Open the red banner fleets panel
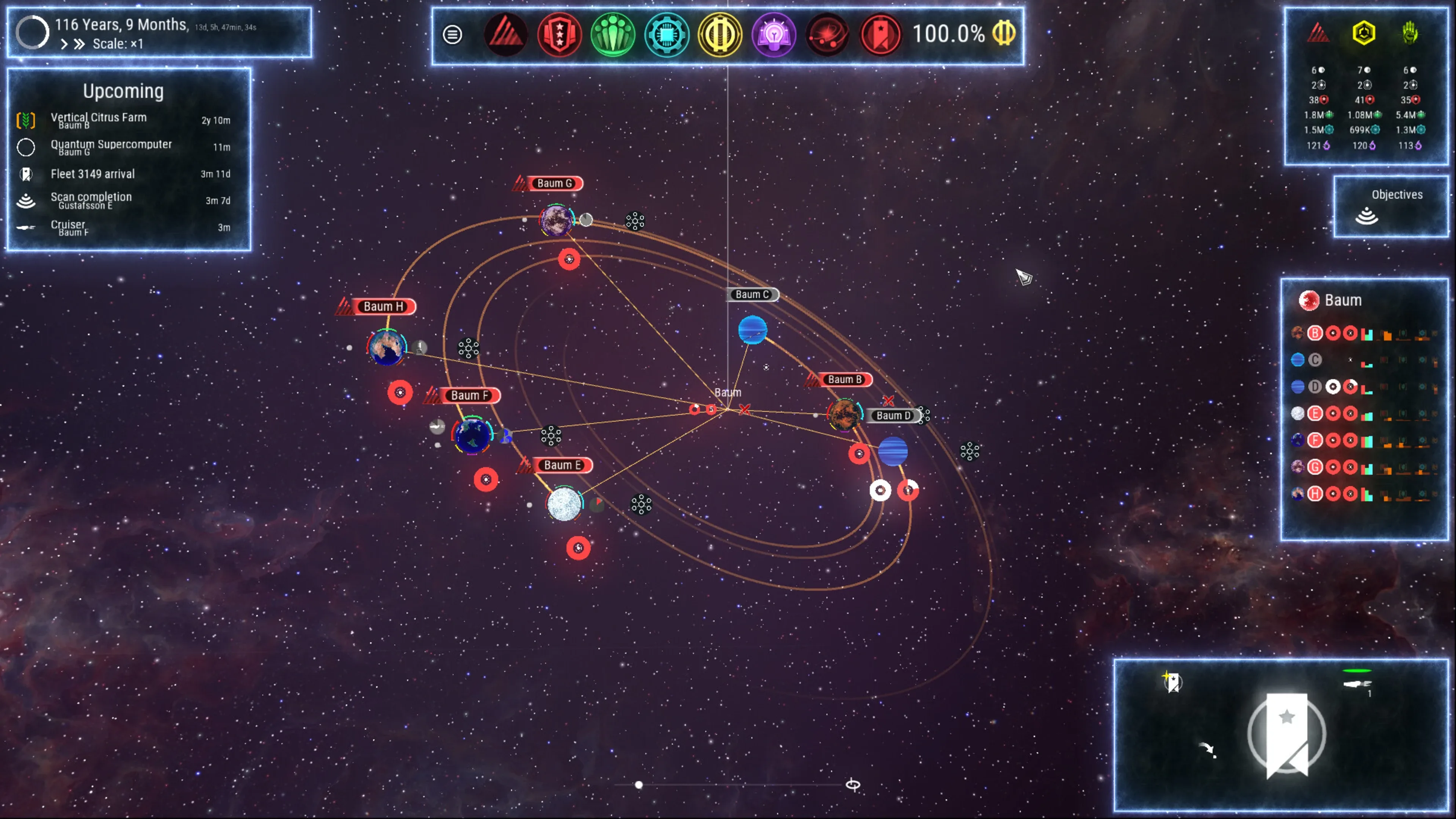 click(x=880, y=35)
